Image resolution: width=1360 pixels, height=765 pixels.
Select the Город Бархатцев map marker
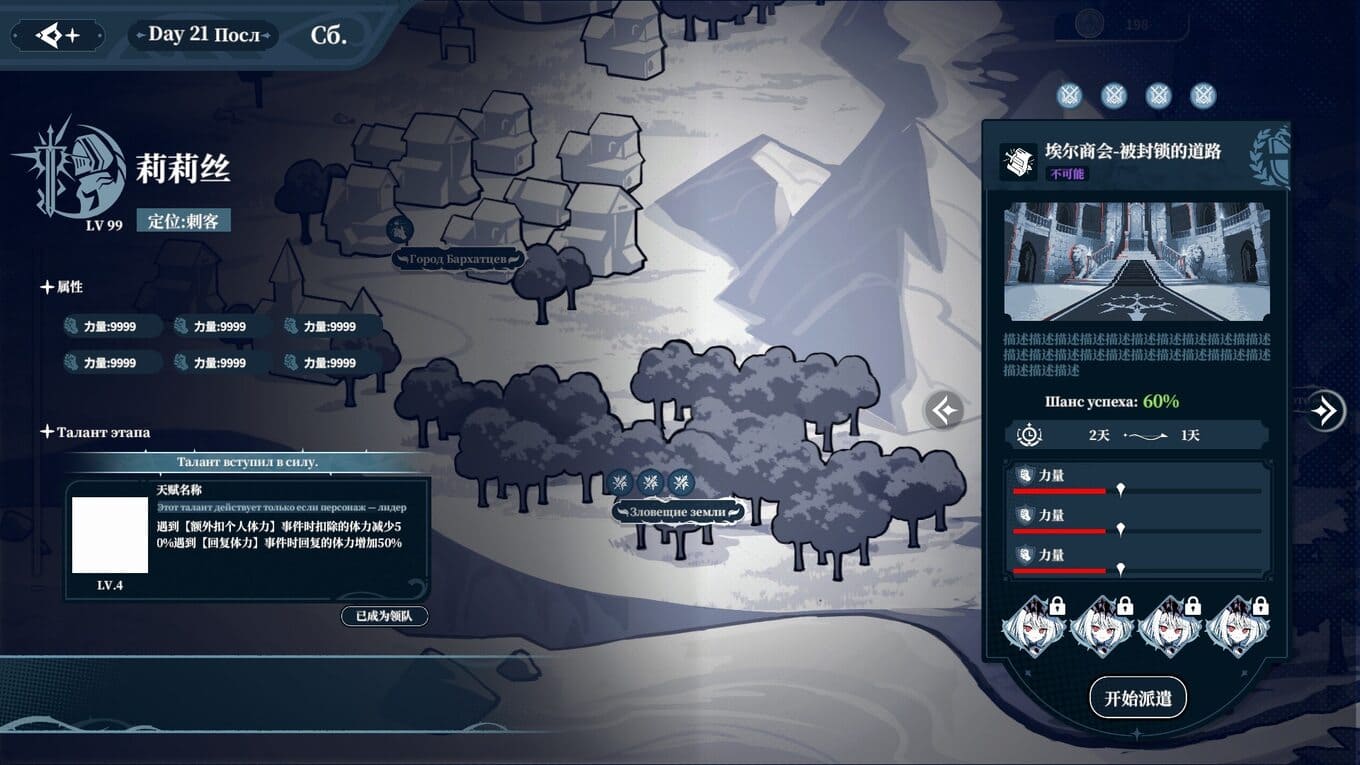pos(458,259)
